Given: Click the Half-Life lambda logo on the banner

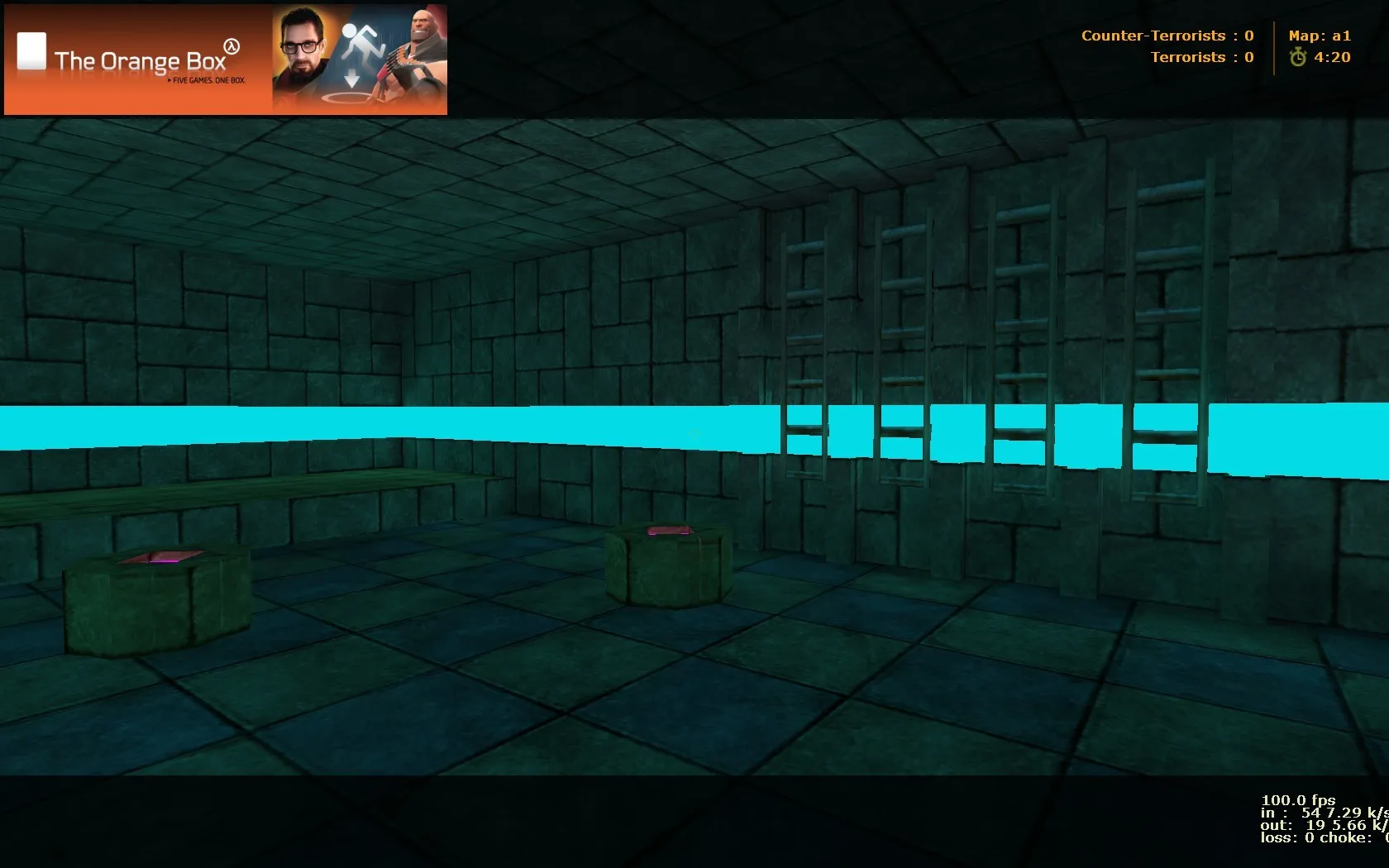Looking at the screenshot, I should coord(231,47).
